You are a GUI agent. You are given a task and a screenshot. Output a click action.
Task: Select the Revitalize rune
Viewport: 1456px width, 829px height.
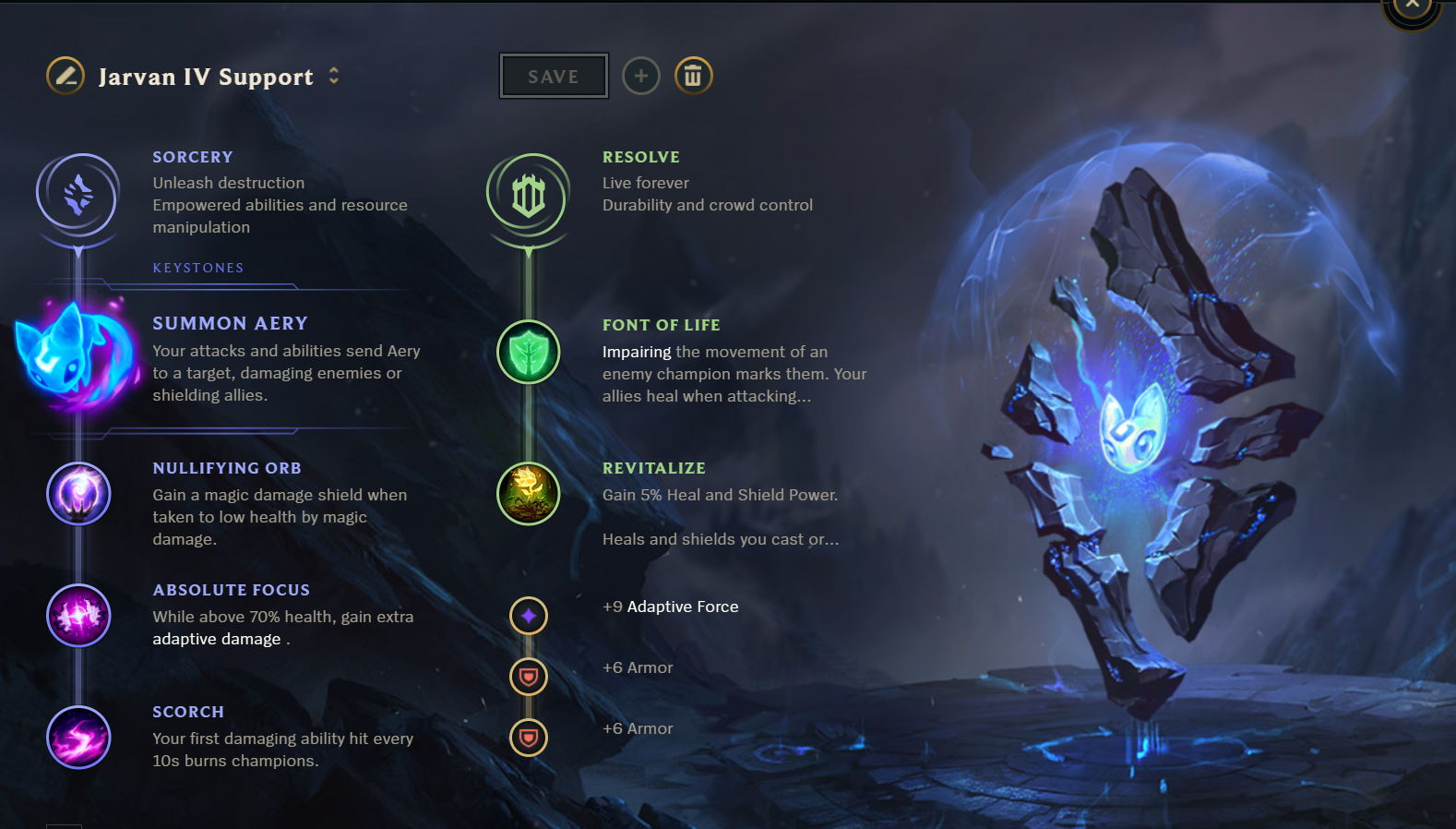pos(529,494)
